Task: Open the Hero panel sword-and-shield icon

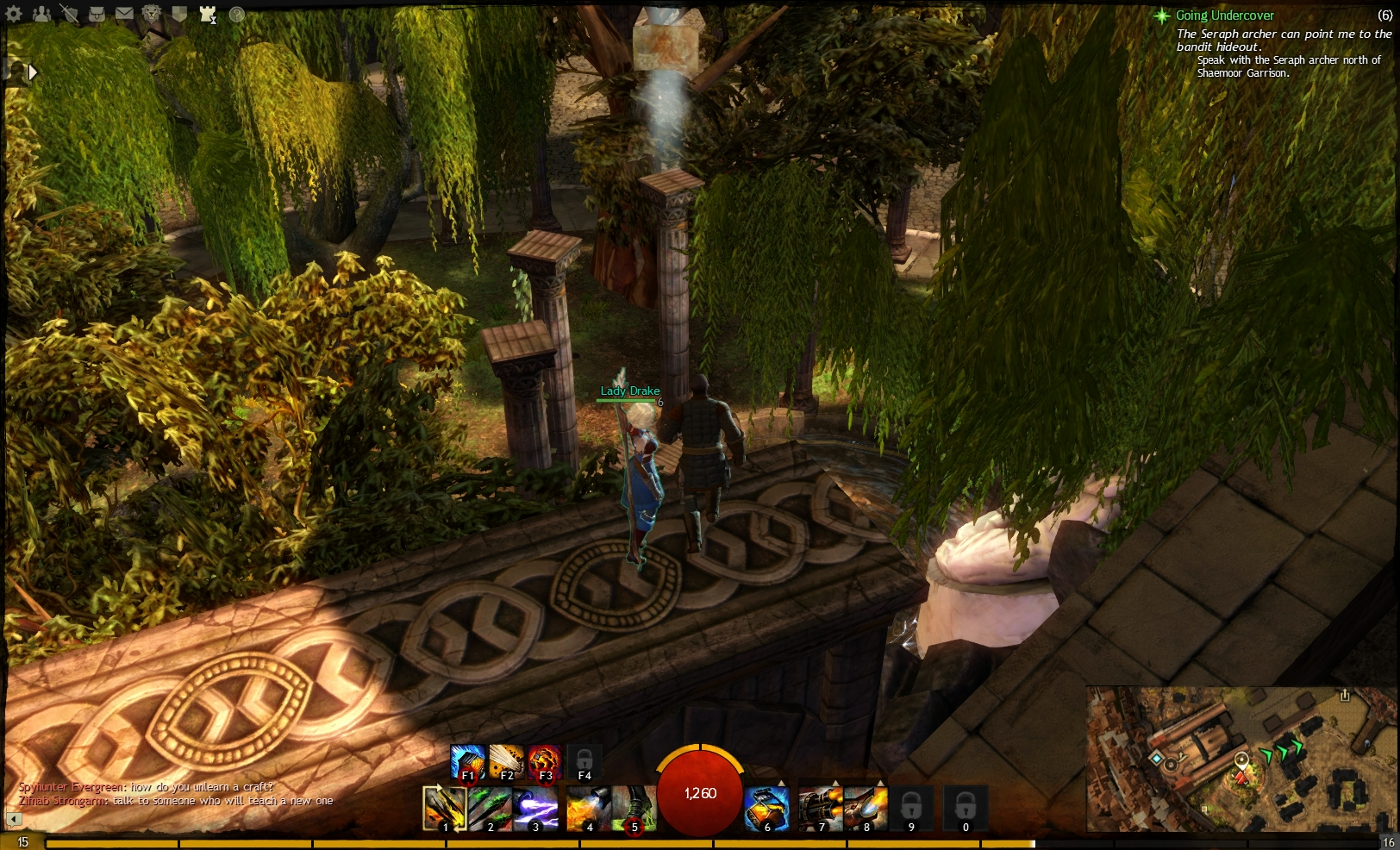Action: click(x=69, y=14)
